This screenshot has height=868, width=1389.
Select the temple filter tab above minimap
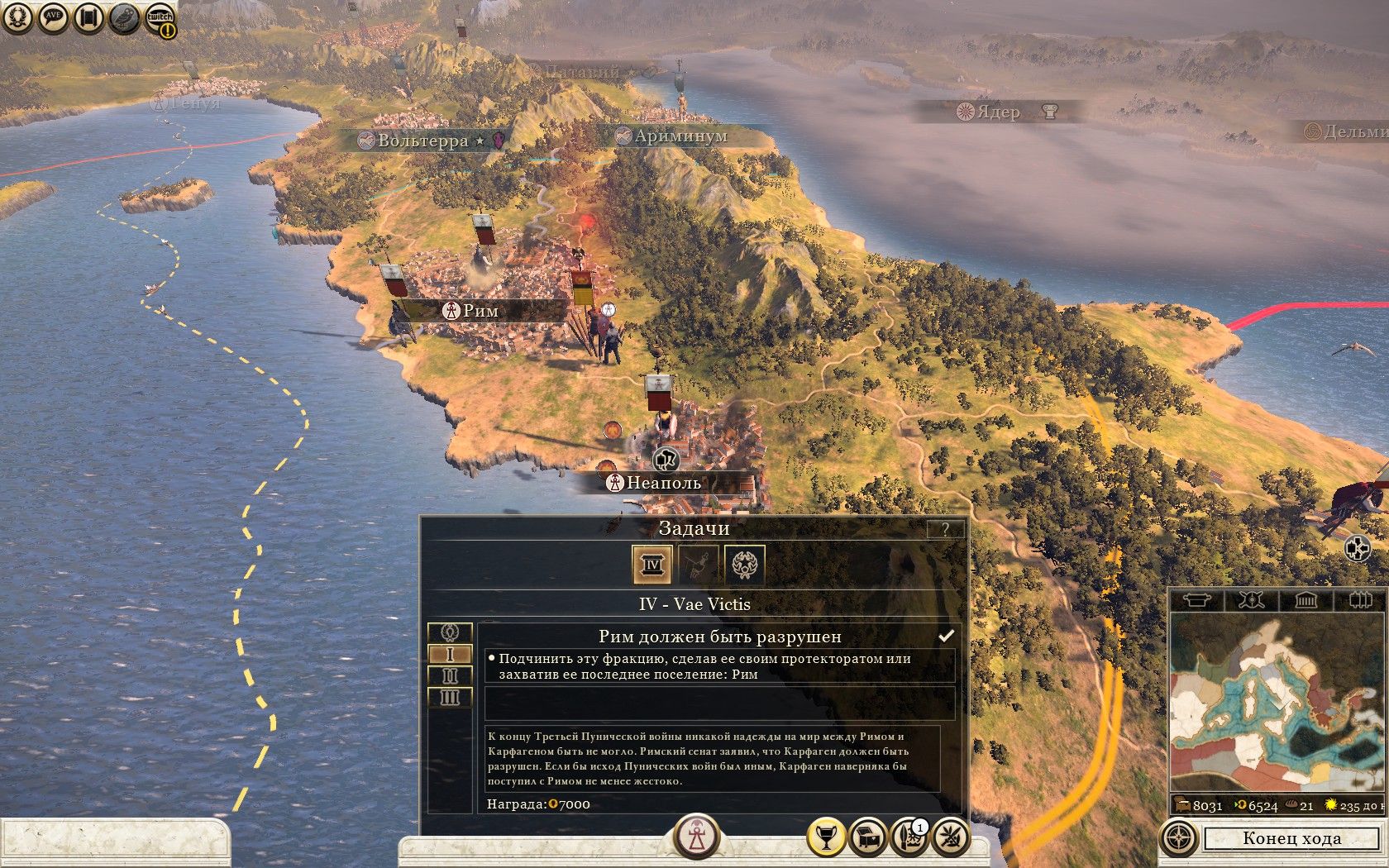1305,599
